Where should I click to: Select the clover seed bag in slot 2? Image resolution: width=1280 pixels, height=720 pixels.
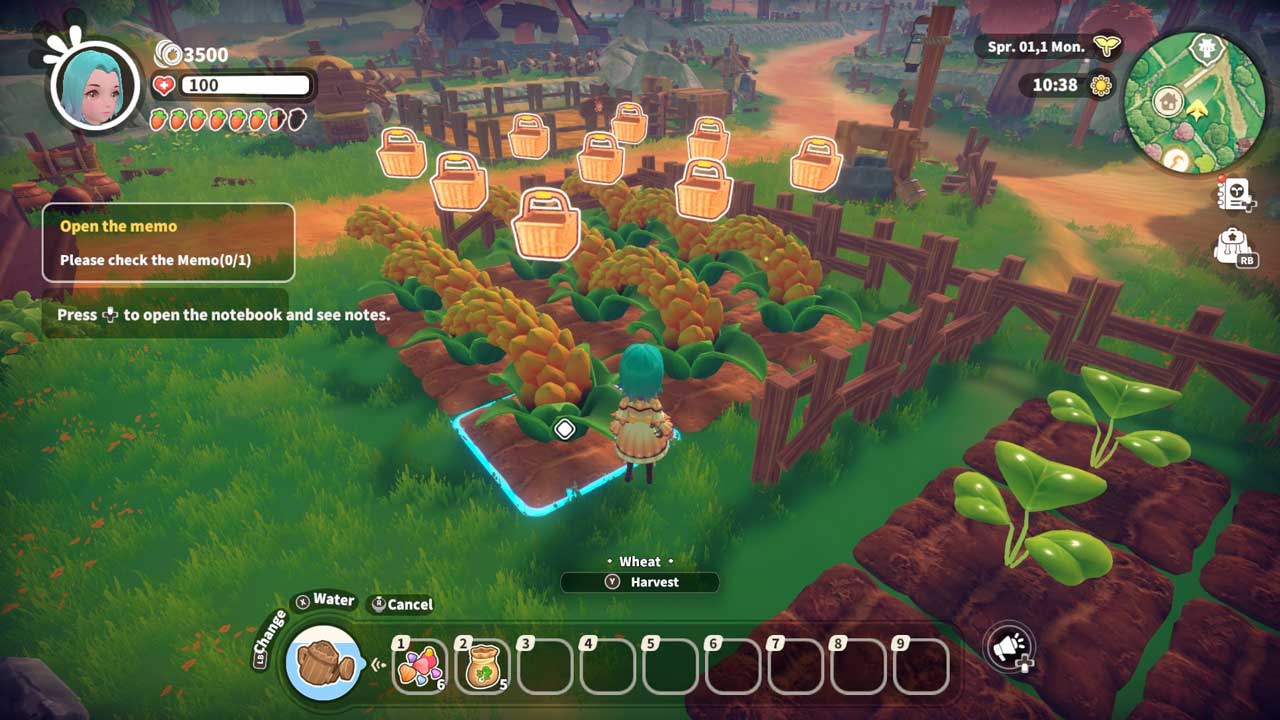(483, 666)
